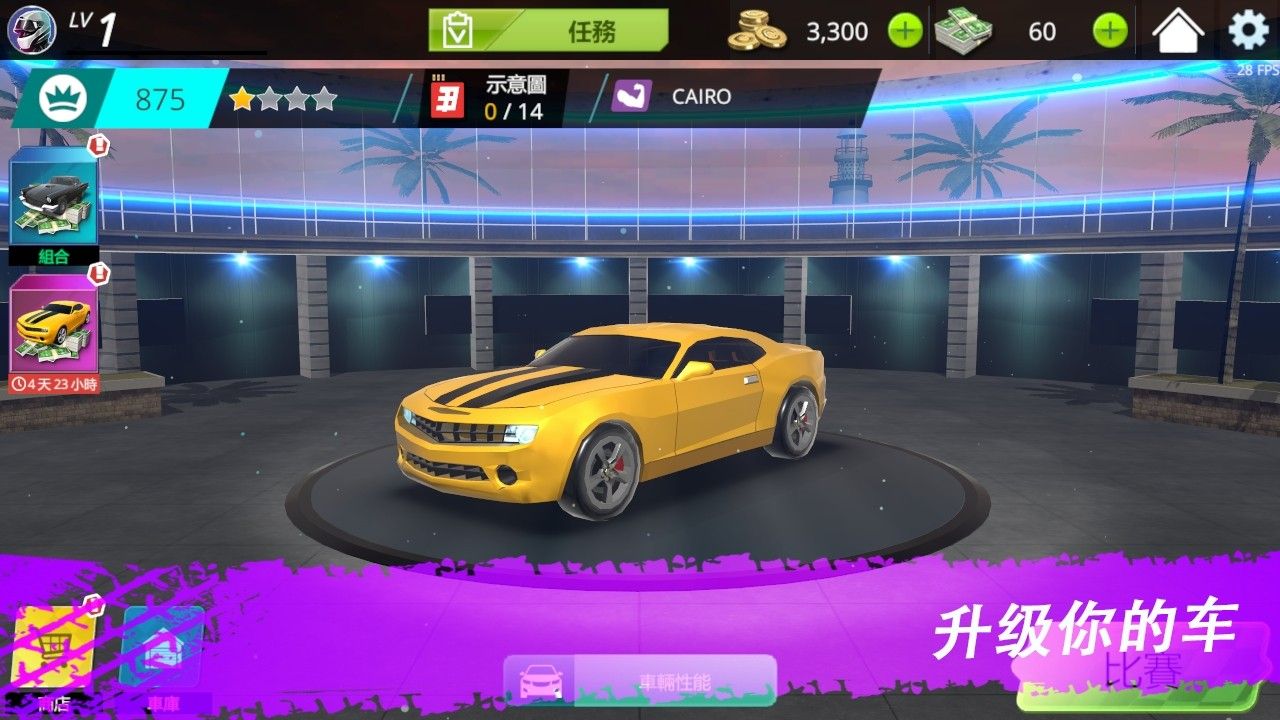Open the gear settings menu
Screen dimensions: 1280x720
coord(1248,31)
